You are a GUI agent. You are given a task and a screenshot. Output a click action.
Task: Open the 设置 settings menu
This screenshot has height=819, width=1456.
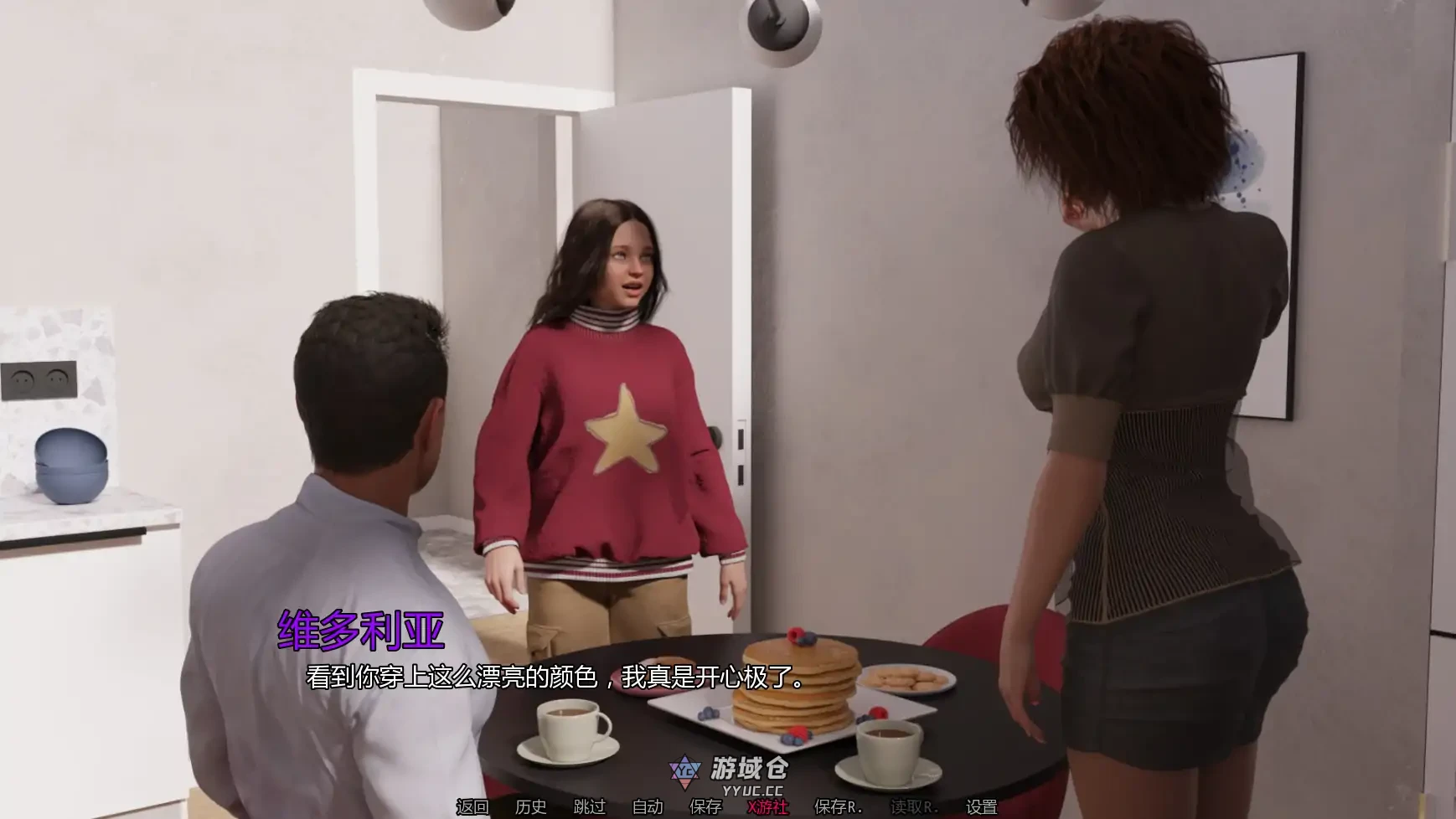[980, 807]
